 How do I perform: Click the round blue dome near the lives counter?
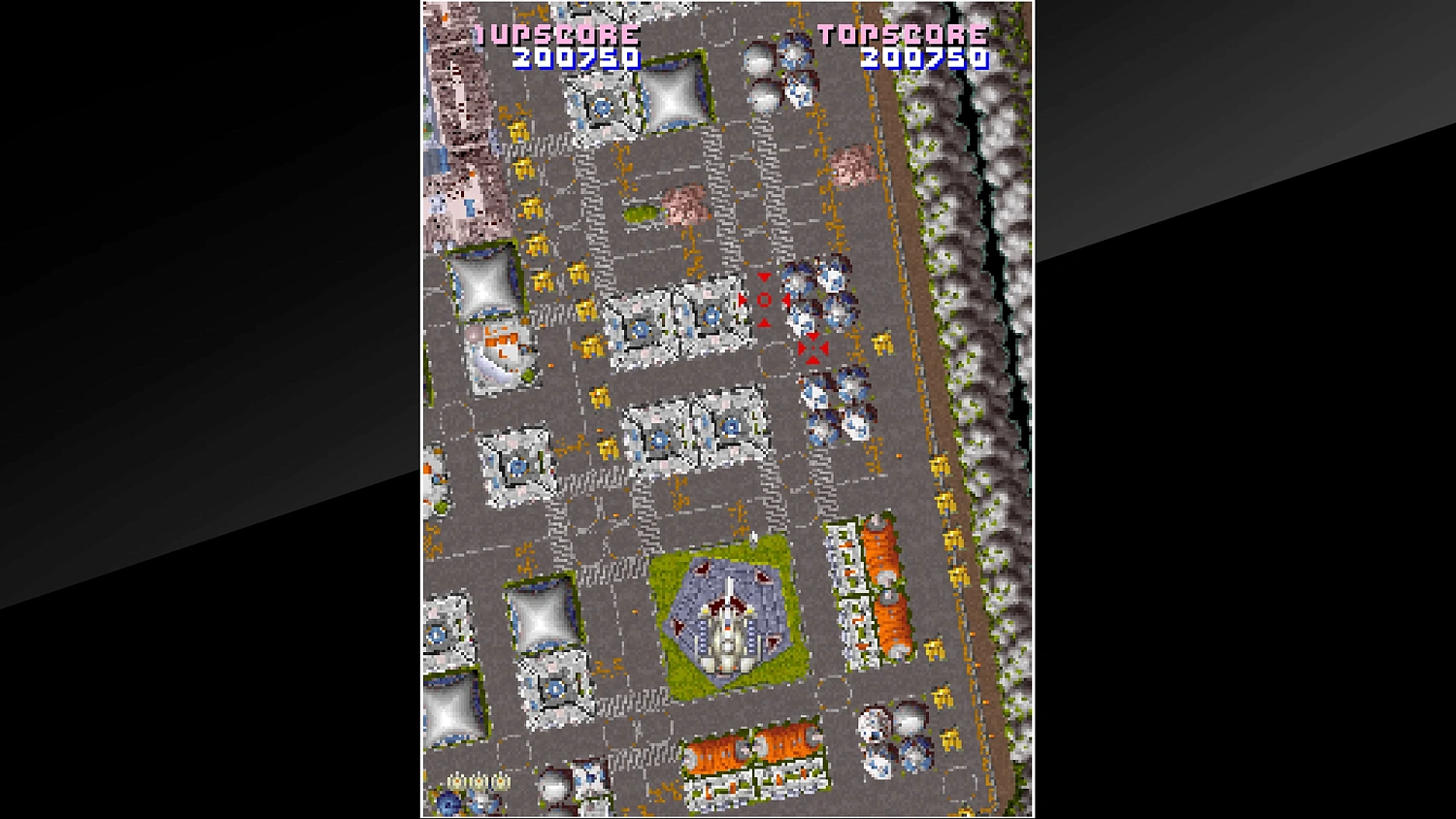449,803
